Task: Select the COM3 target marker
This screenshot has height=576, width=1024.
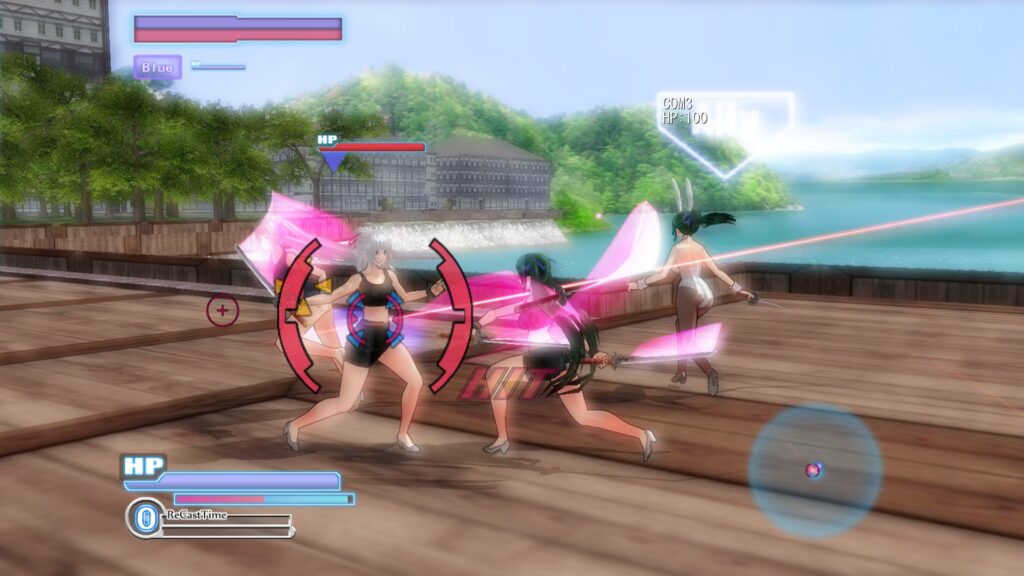Action: click(x=725, y=131)
